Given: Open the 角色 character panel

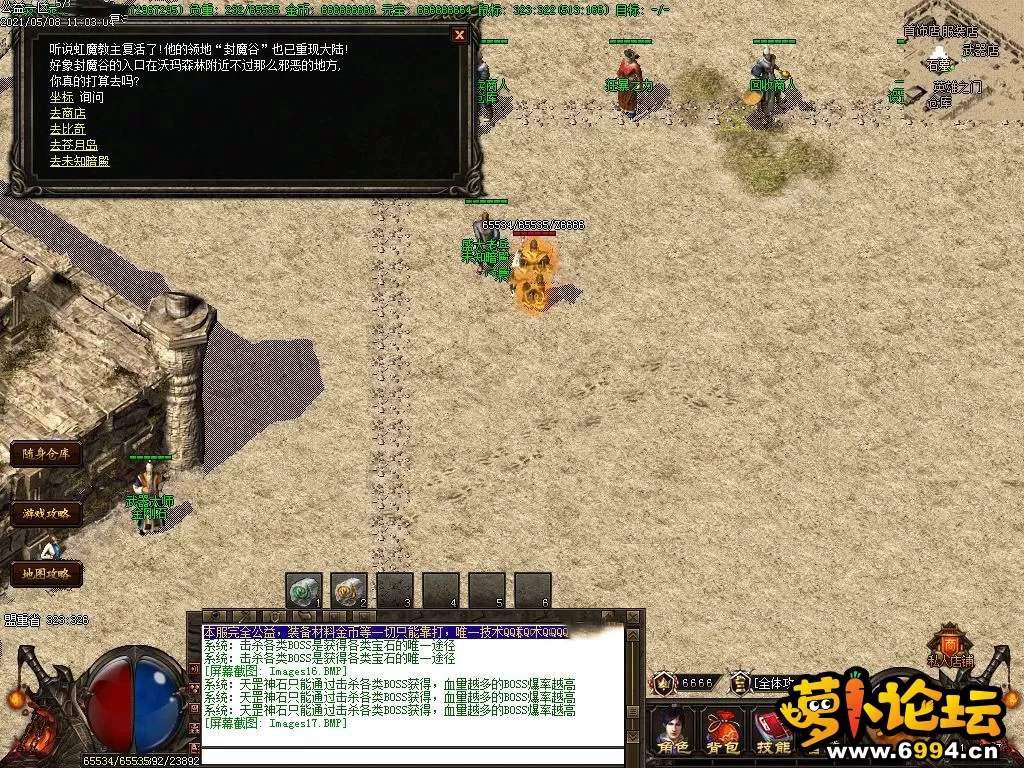Looking at the screenshot, I should point(672,732).
